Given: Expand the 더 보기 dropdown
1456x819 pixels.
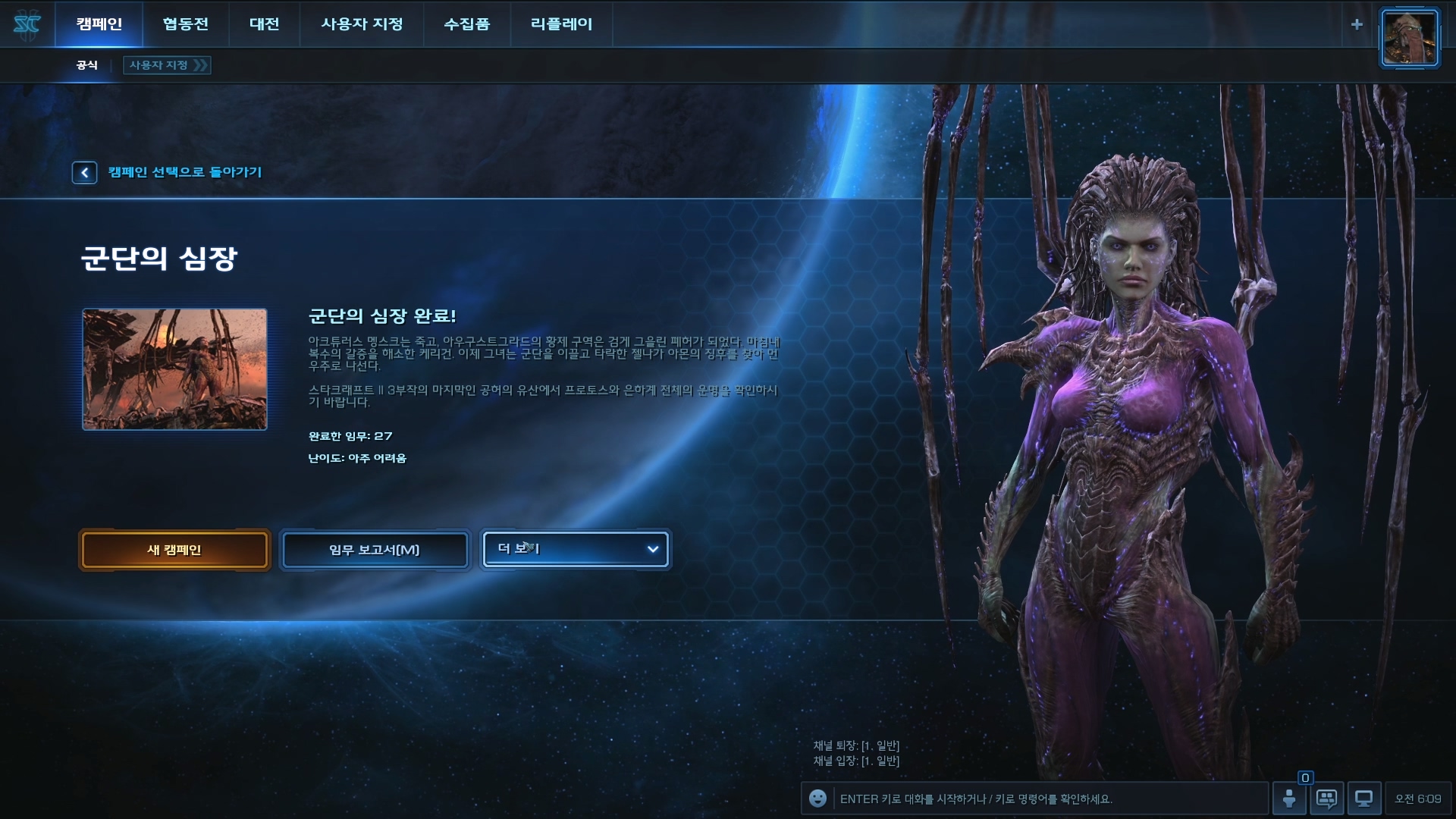Looking at the screenshot, I should click(x=576, y=549).
